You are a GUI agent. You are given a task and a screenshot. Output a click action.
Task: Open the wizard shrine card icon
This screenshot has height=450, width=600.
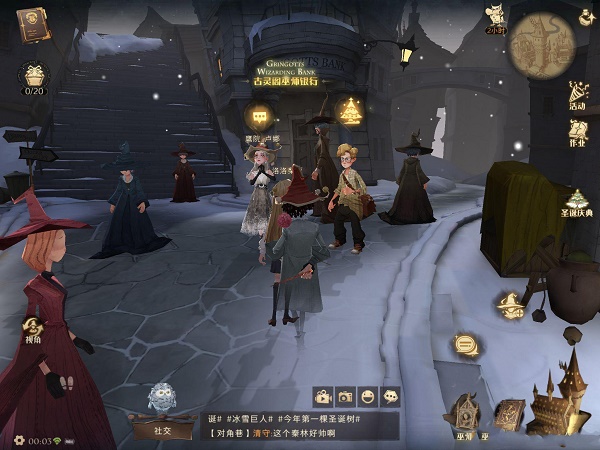[x=465, y=410]
